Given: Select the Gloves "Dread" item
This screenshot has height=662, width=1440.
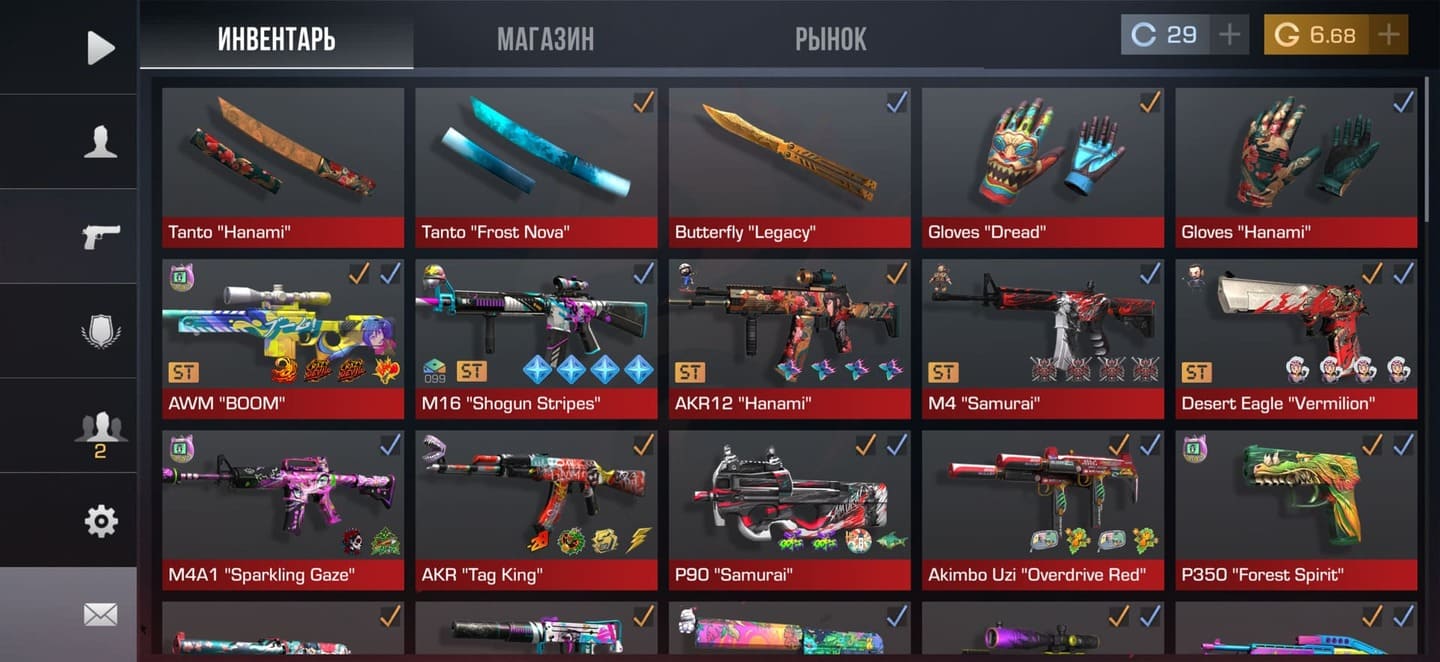Looking at the screenshot, I should click(x=1043, y=167).
